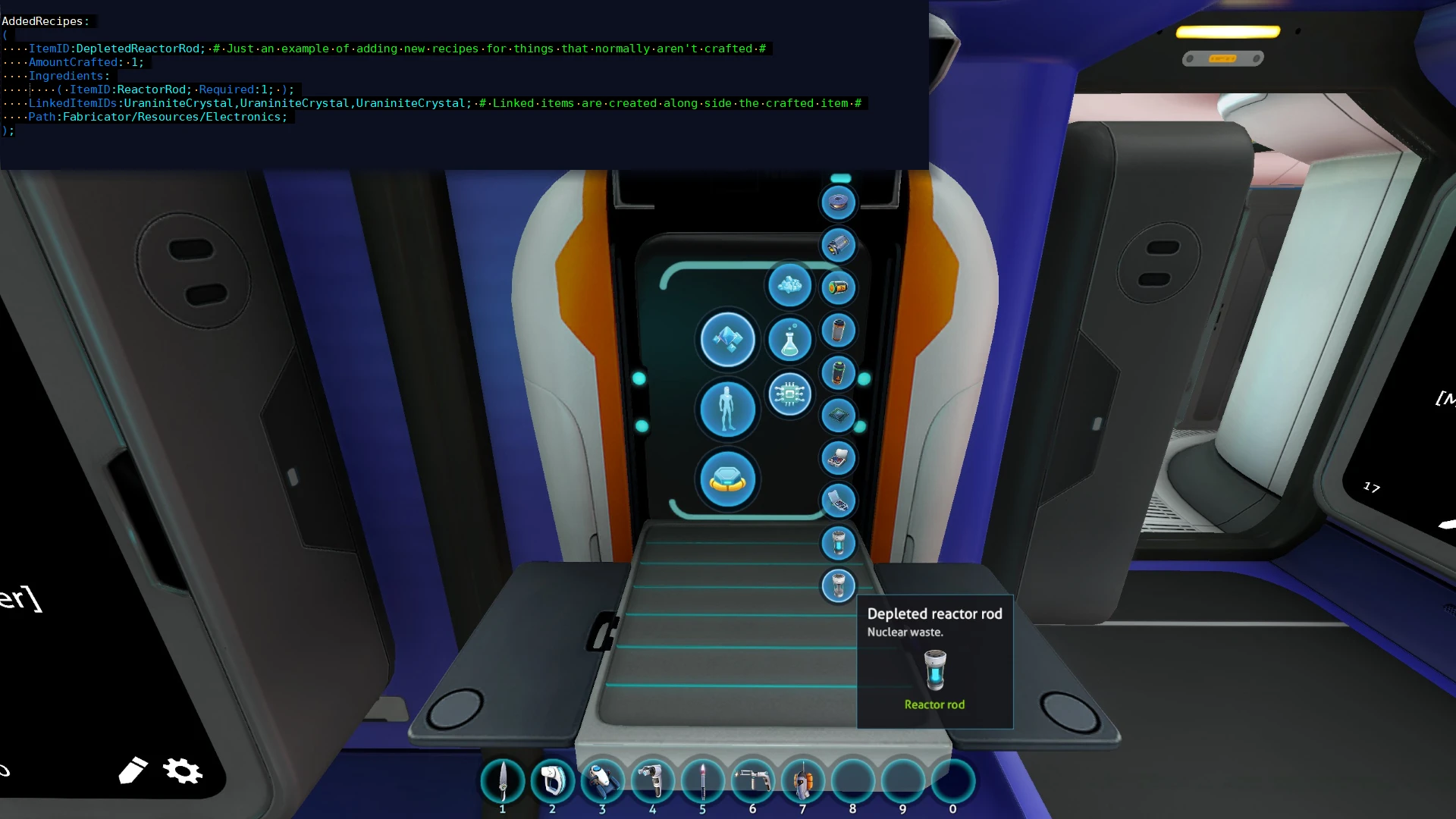
Task: Equip the Scanner from hotbar slot 2
Action: click(553, 781)
